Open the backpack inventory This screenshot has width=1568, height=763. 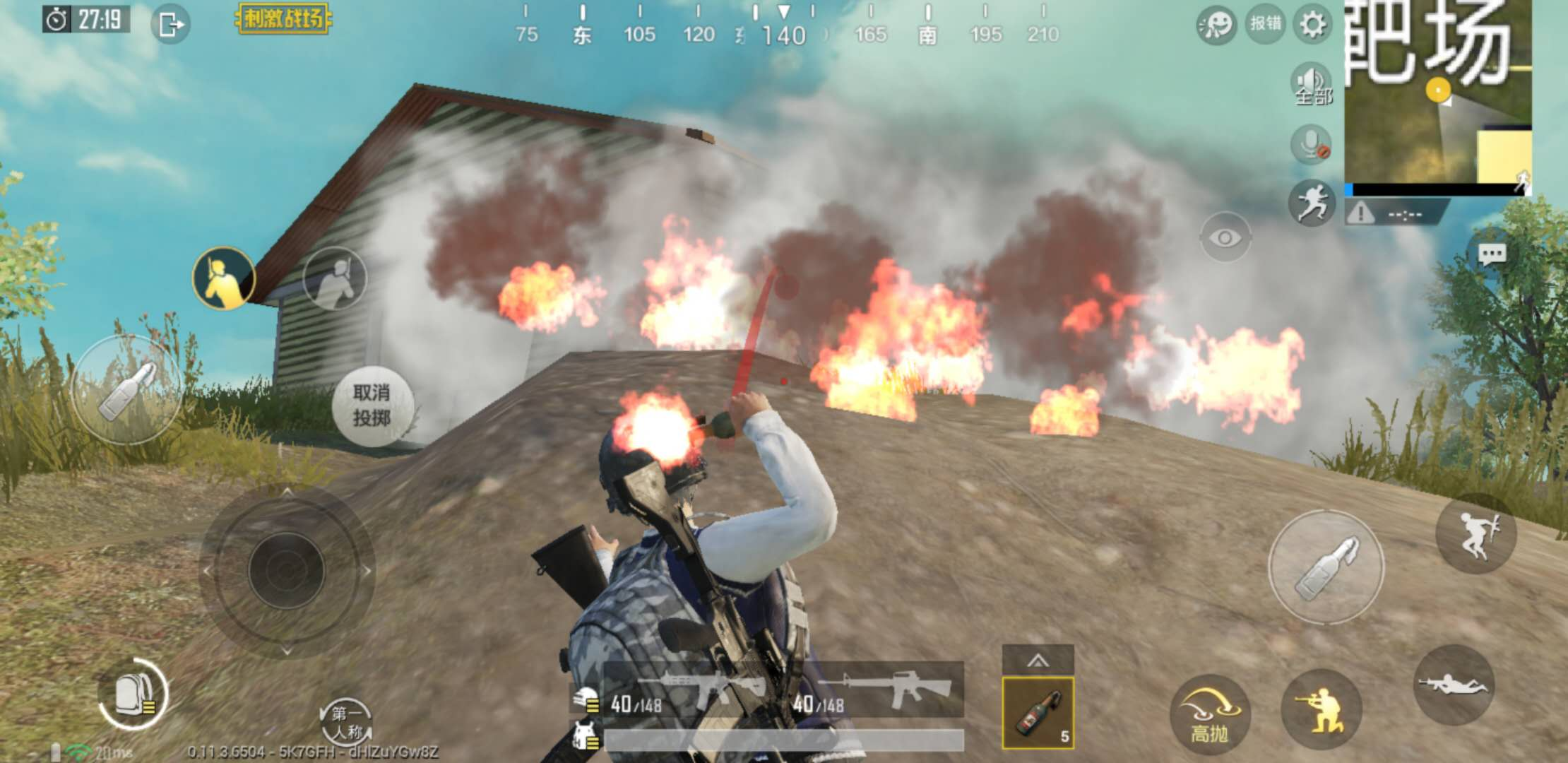132,694
